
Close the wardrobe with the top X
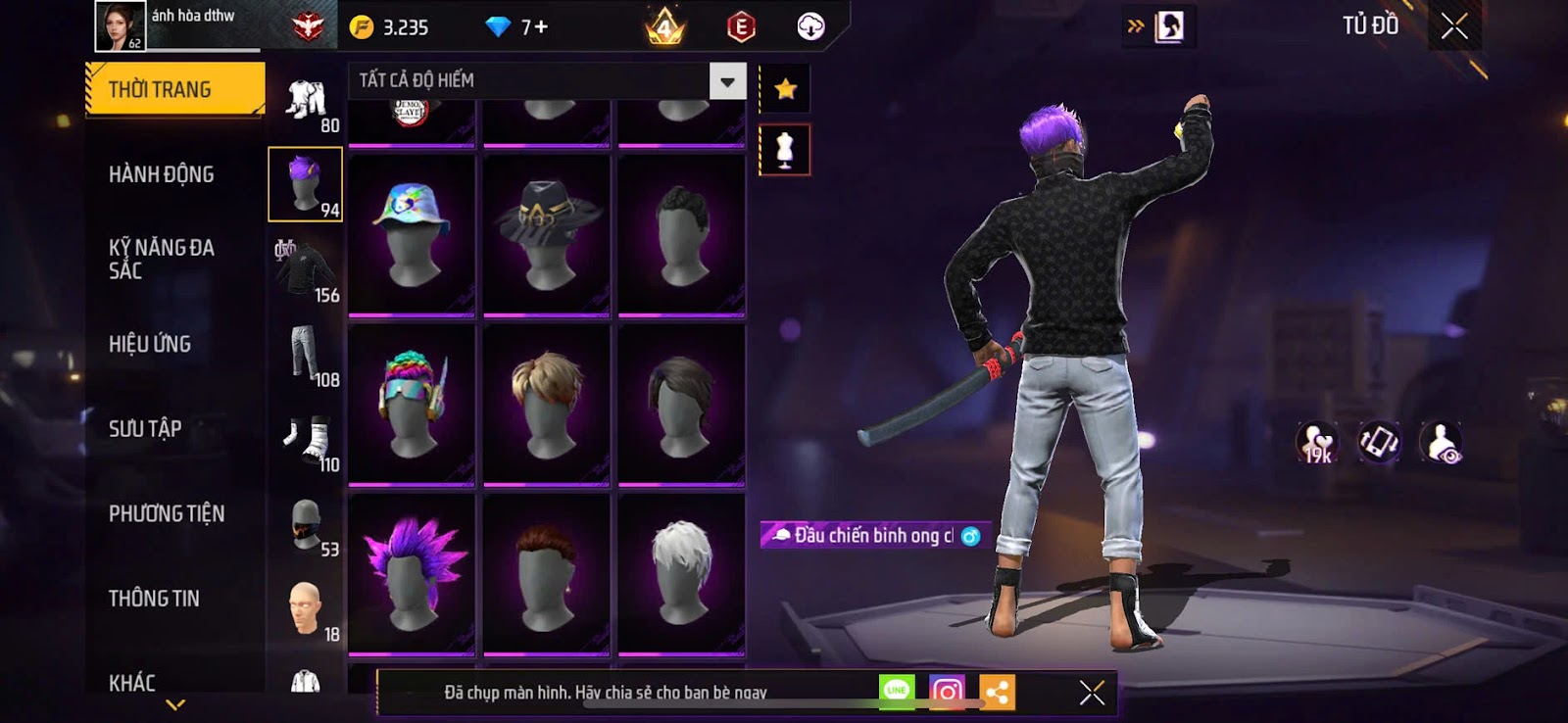click(x=1454, y=26)
